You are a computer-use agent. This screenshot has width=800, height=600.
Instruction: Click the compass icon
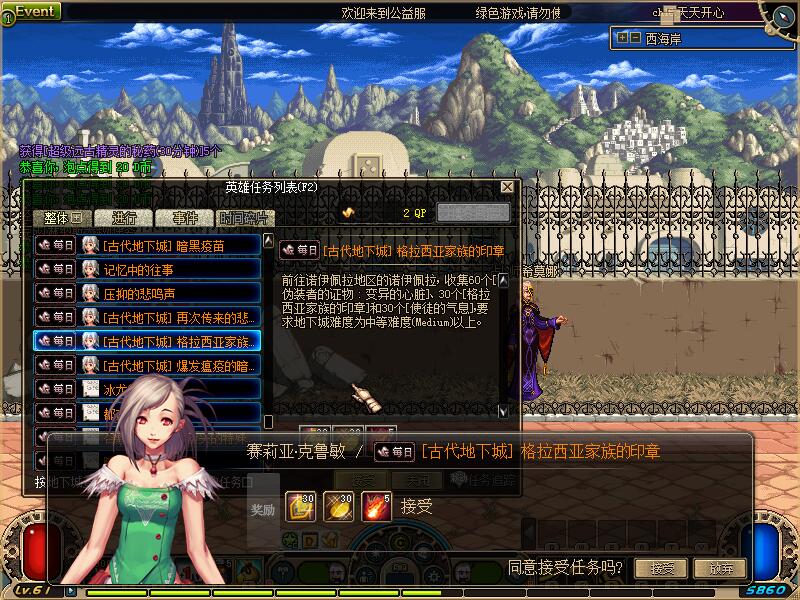tap(780, 17)
